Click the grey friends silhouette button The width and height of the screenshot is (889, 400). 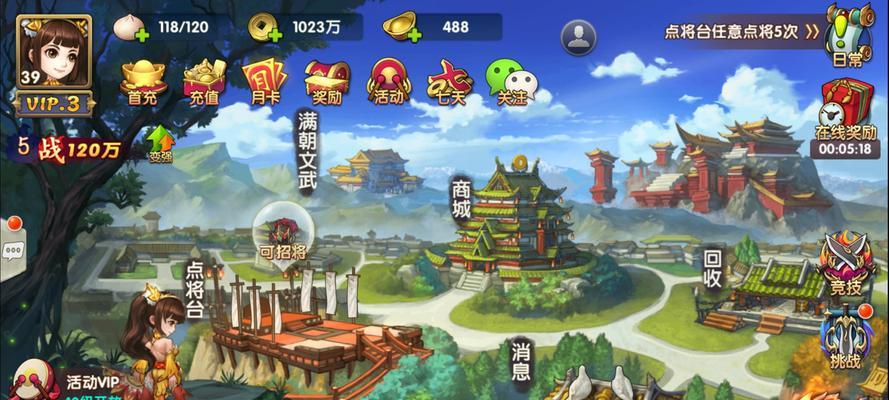point(578,37)
